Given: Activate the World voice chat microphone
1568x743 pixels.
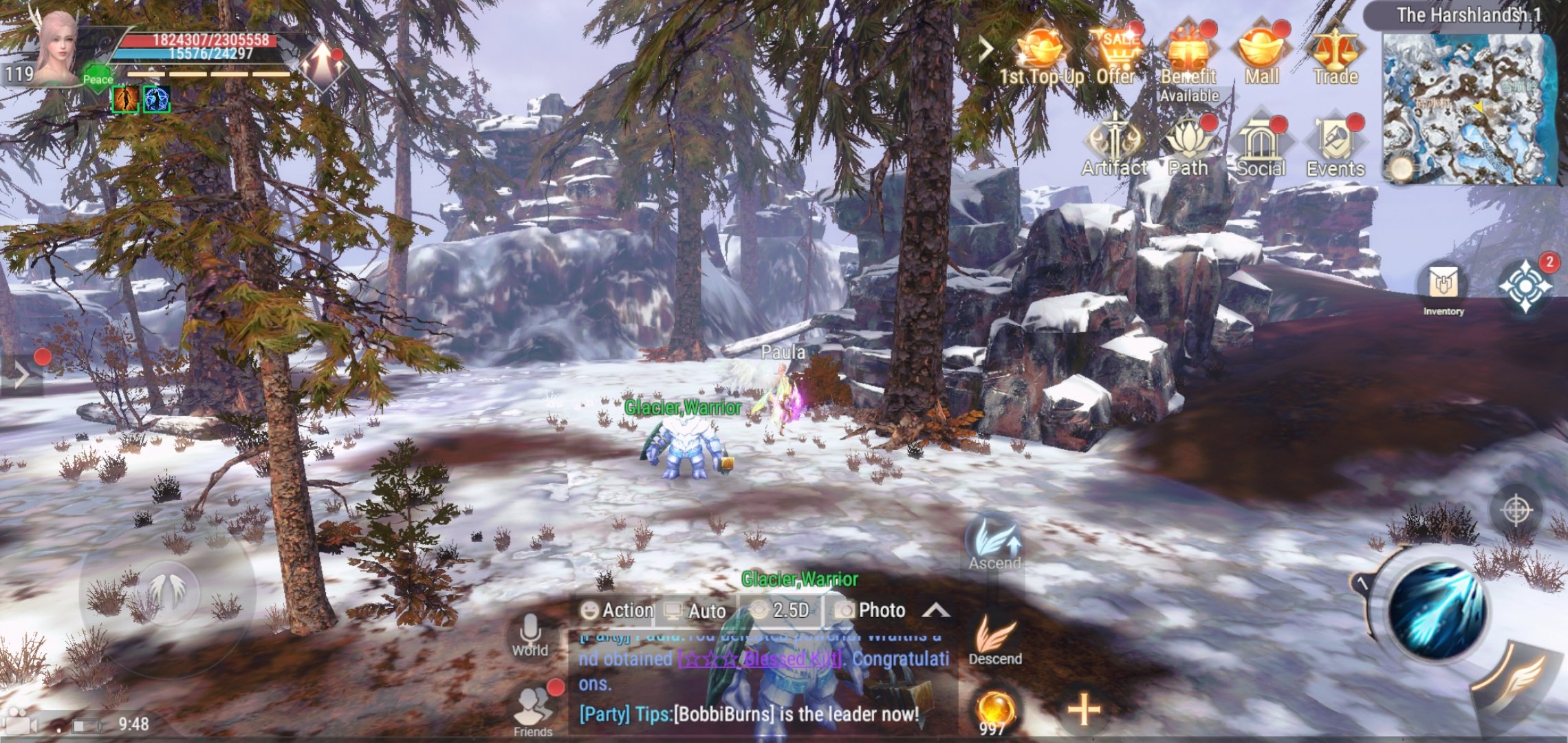Looking at the screenshot, I should tap(530, 634).
